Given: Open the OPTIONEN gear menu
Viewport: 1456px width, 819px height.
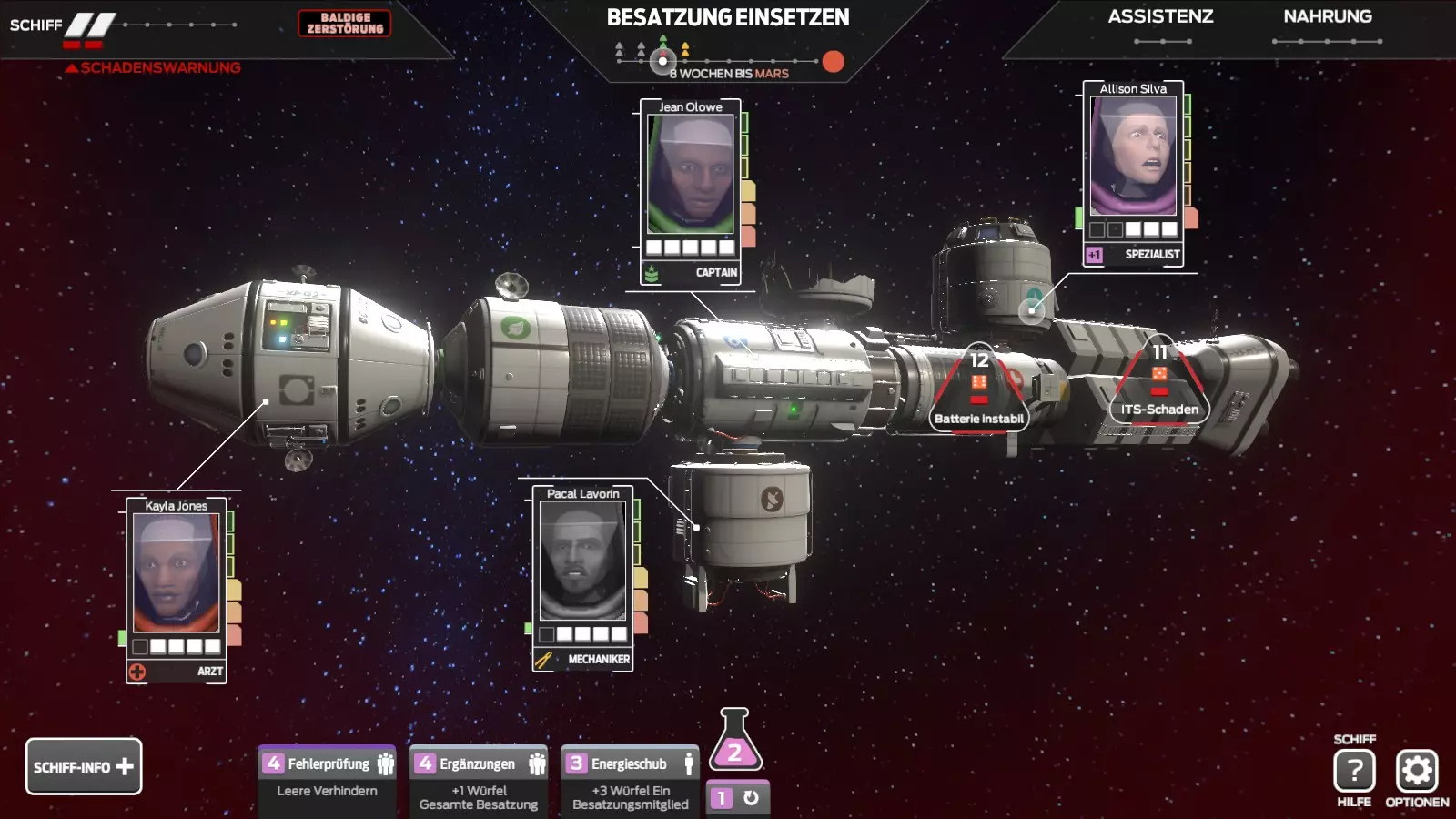Looking at the screenshot, I should click(x=1417, y=771).
